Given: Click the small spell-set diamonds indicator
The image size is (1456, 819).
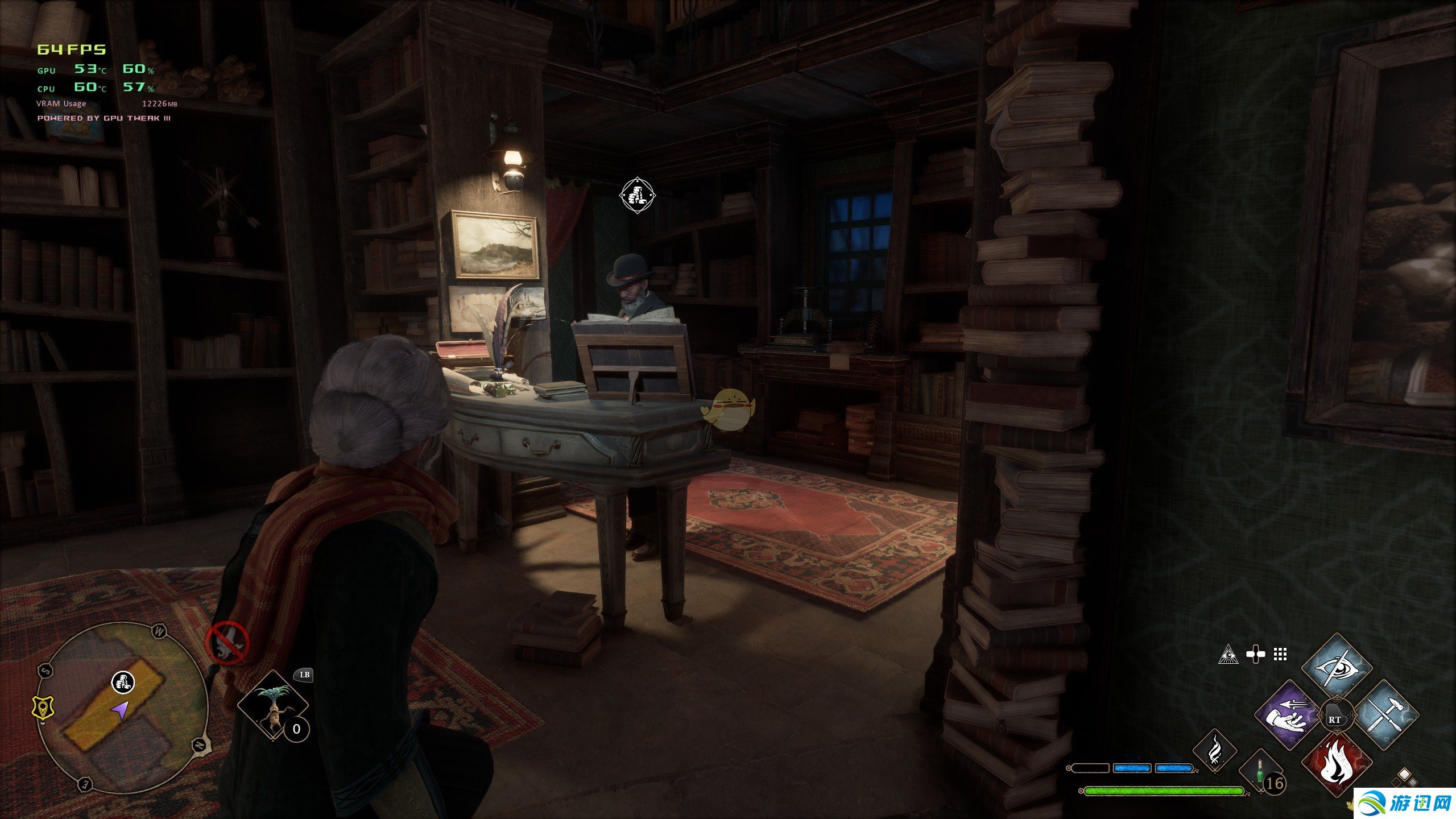Looking at the screenshot, I should tap(1404, 776).
